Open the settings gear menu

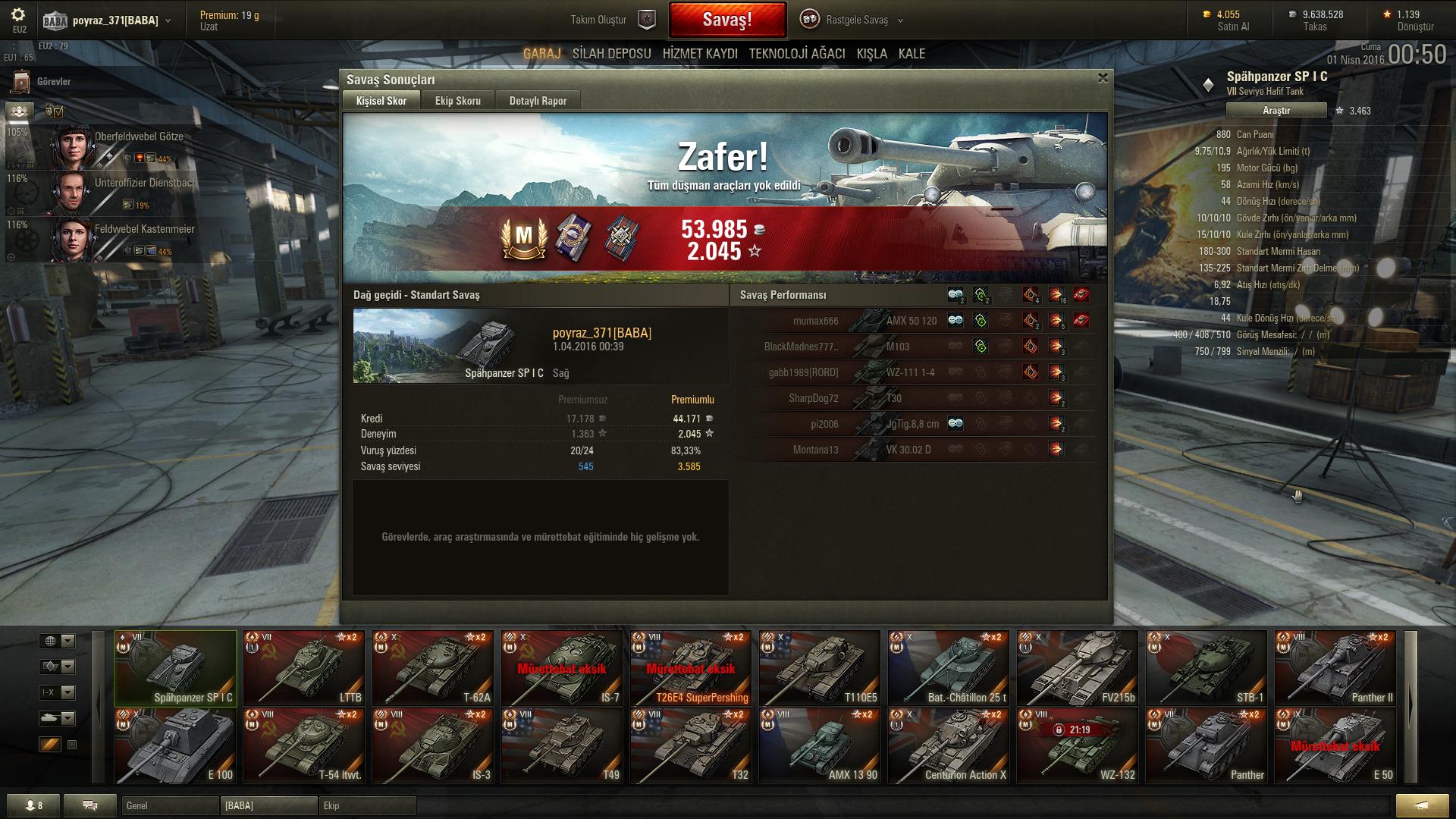(19, 15)
